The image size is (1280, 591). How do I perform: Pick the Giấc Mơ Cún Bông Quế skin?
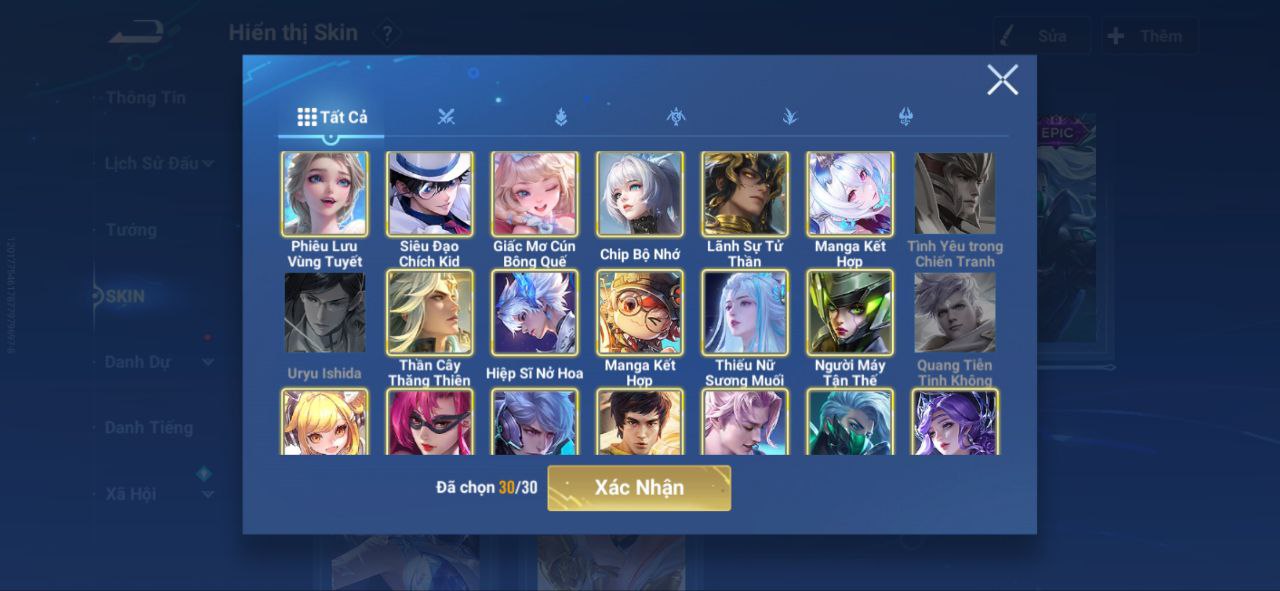coord(534,194)
